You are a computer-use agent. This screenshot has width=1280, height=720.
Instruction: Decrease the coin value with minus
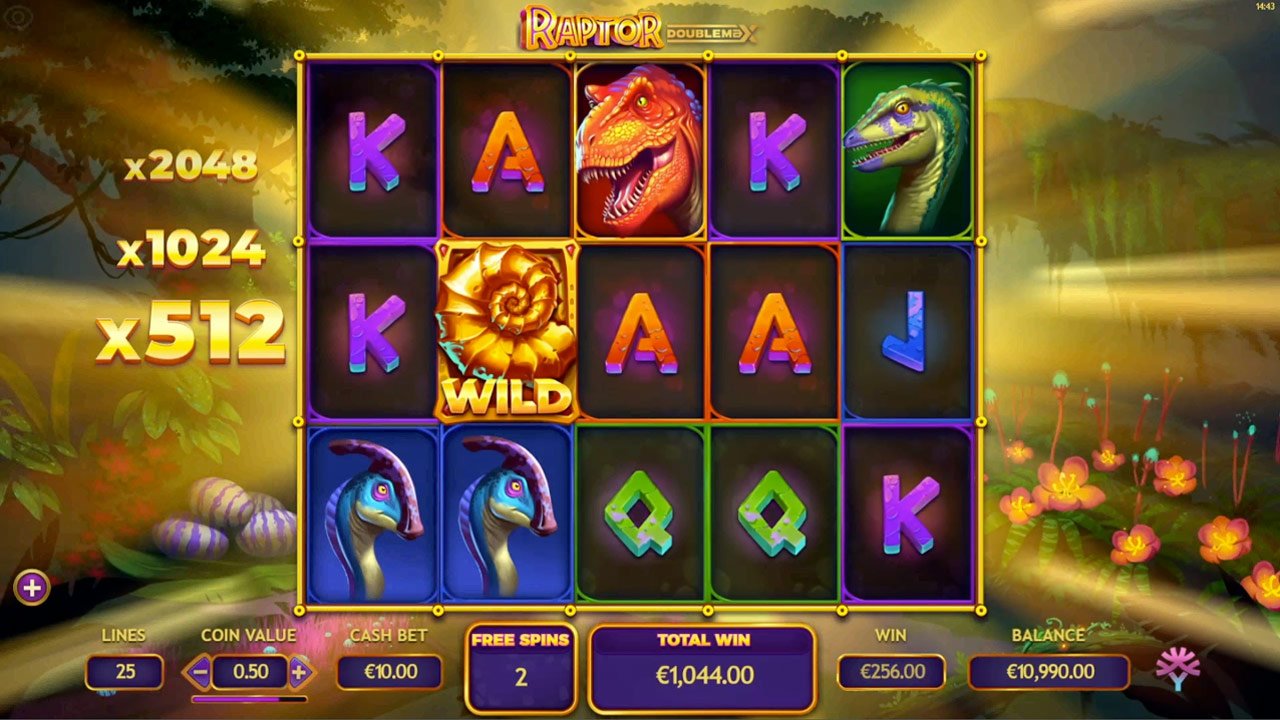point(199,672)
